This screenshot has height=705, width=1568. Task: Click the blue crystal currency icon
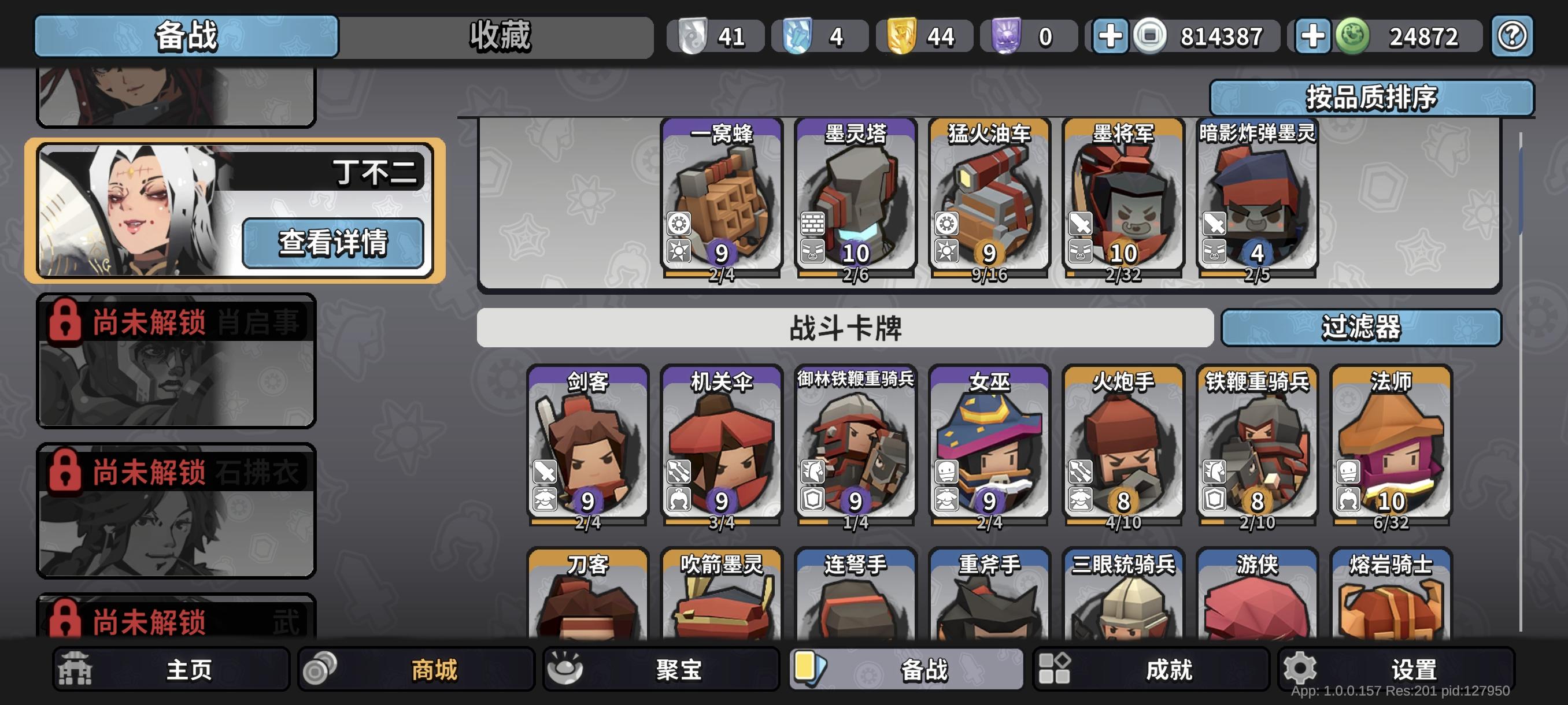point(797,36)
